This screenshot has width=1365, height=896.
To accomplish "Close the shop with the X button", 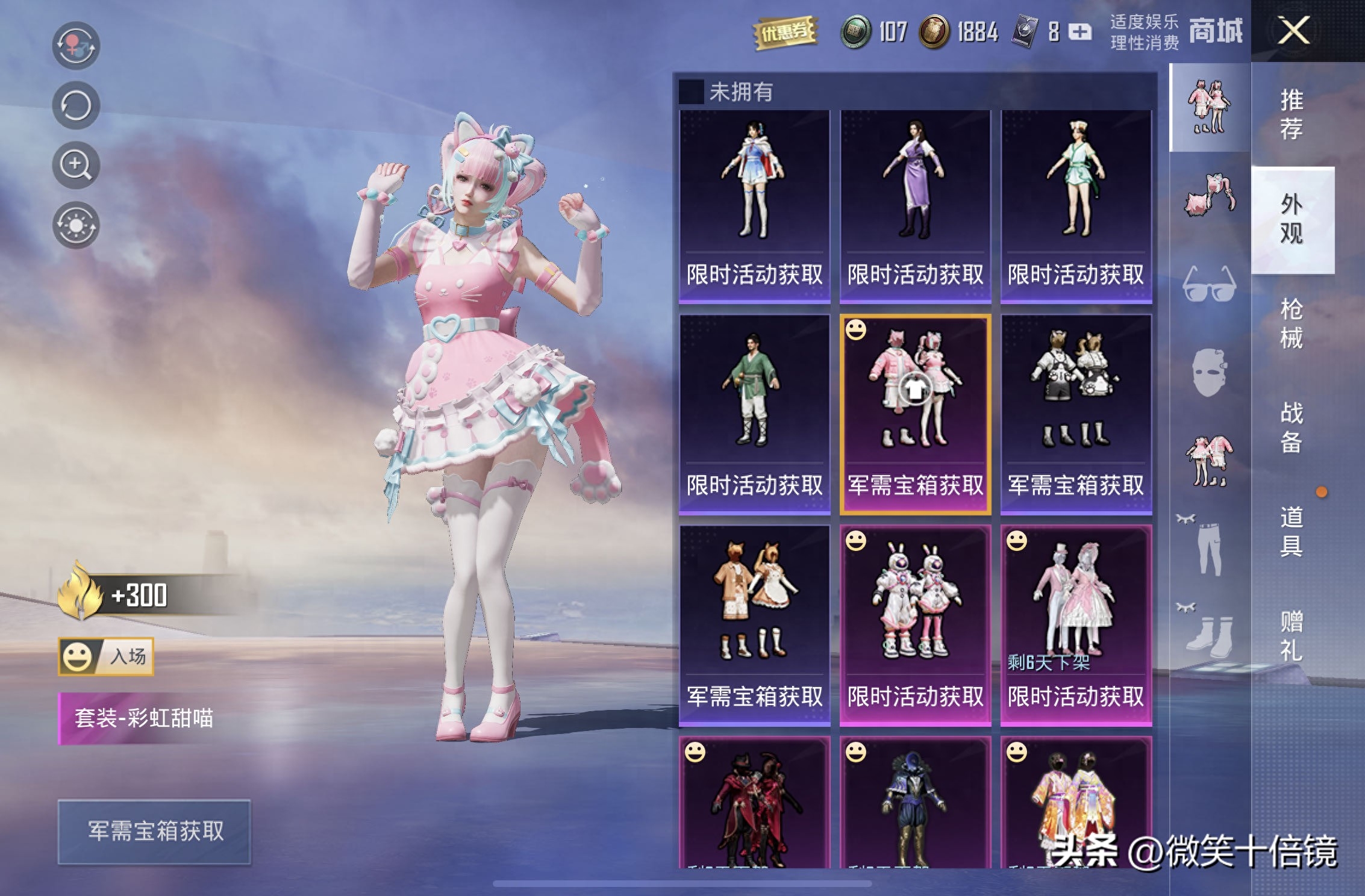I will click(1293, 30).
